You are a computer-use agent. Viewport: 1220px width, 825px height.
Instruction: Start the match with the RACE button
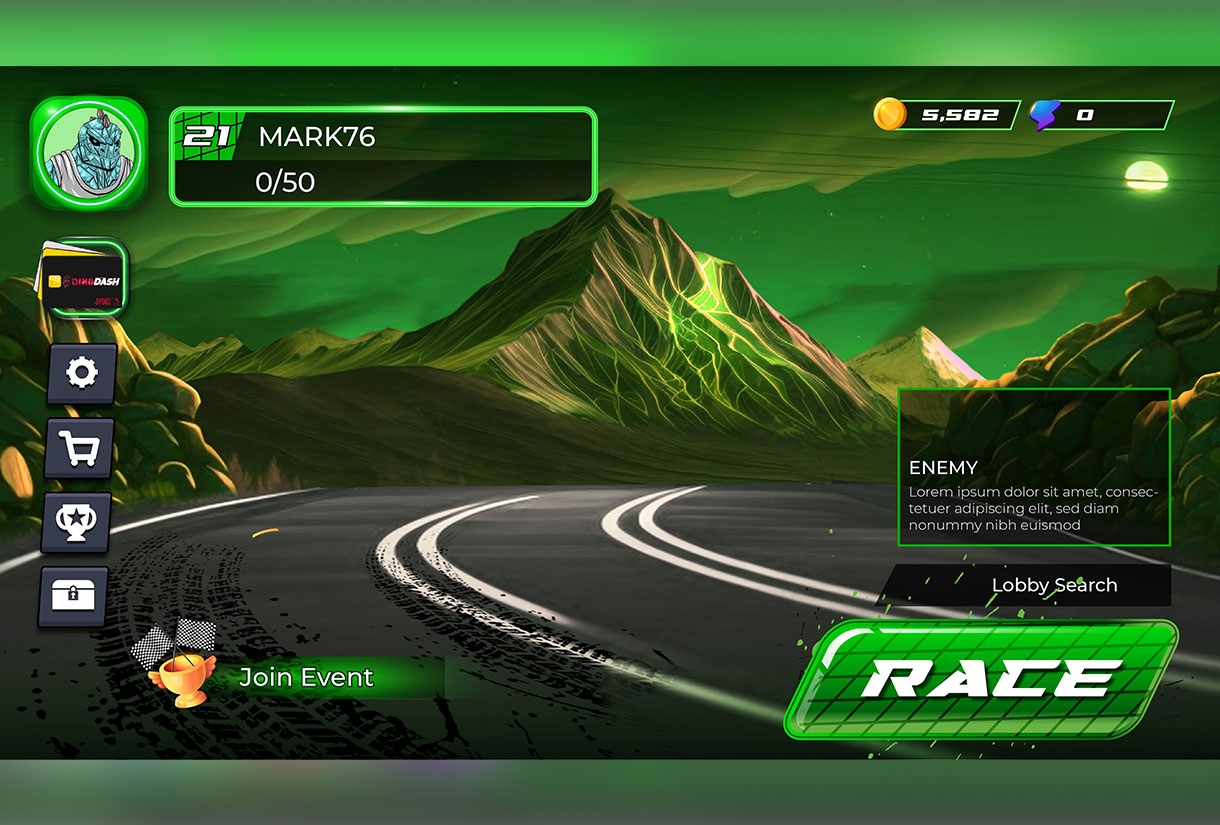tap(983, 679)
